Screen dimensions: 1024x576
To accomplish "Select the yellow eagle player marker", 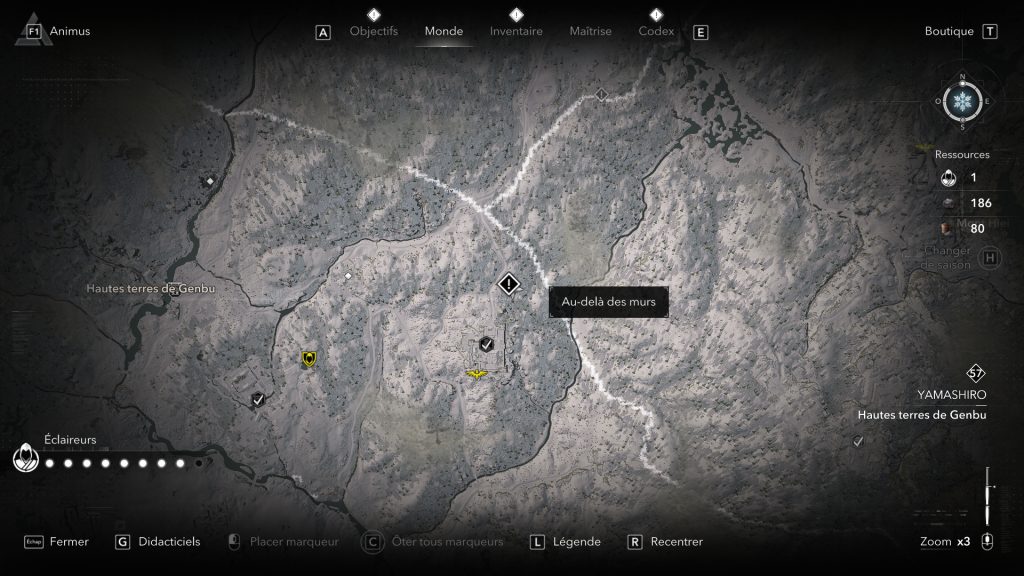I will [479, 374].
